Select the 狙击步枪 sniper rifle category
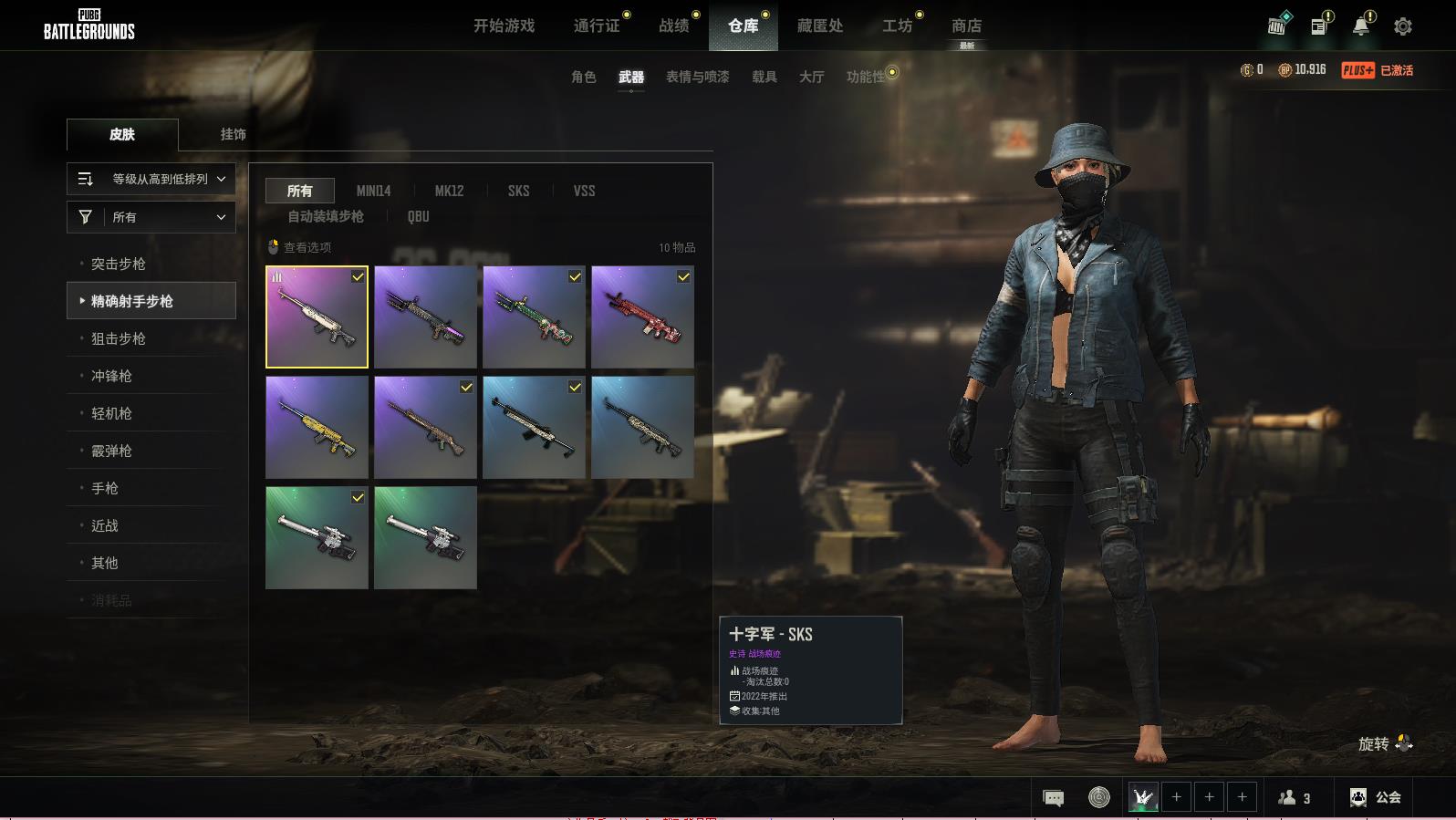Image resolution: width=1456 pixels, height=820 pixels. [119, 338]
